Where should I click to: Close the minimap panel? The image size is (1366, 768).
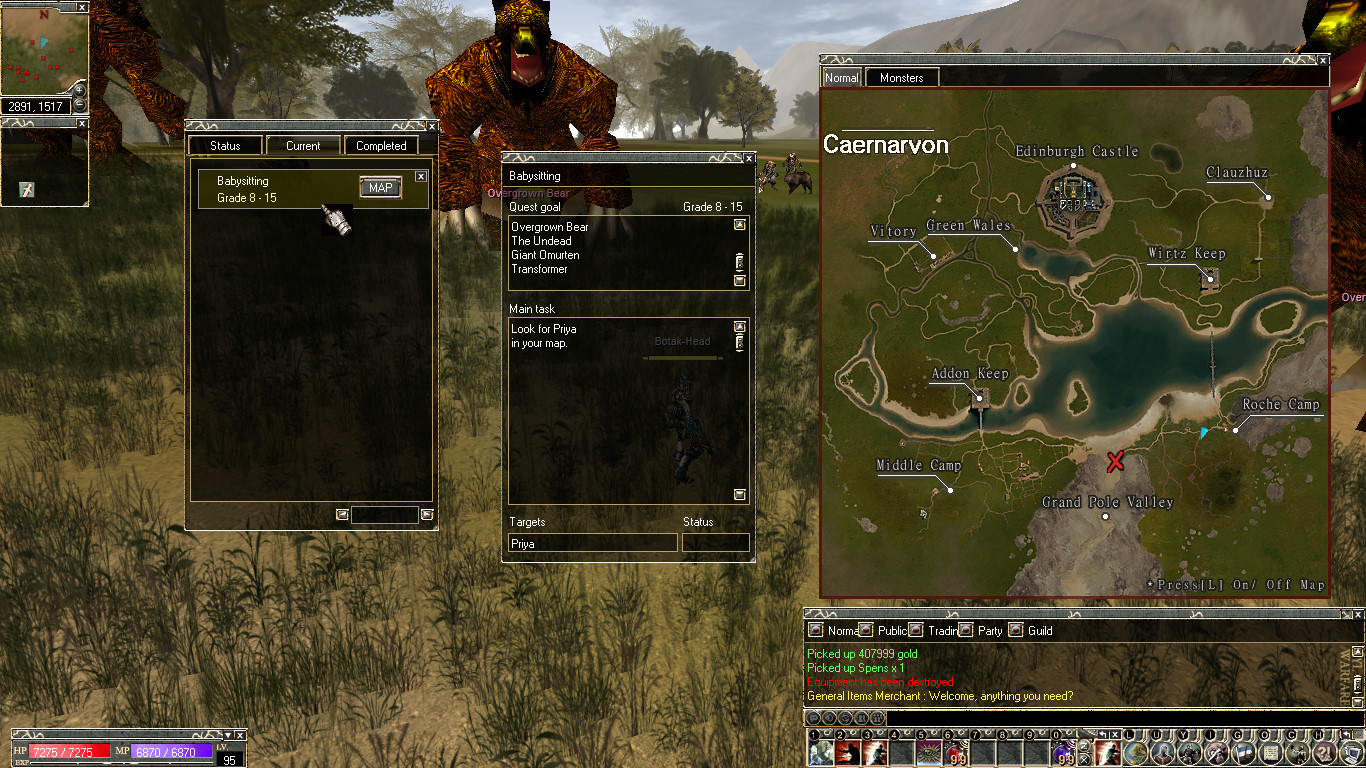(82, 7)
